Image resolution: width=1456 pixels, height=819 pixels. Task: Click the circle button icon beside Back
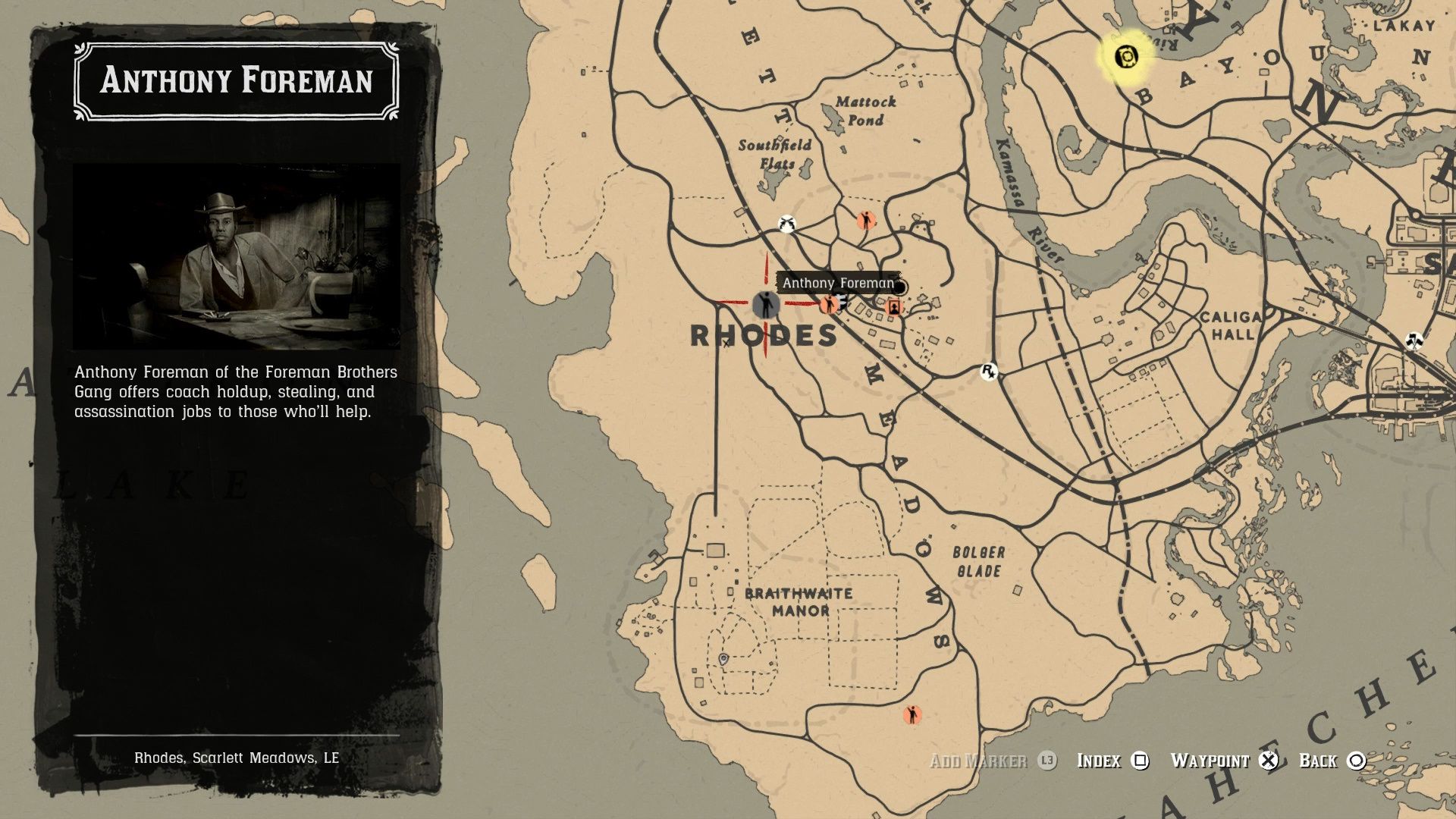pyautogui.click(x=1355, y=761)
